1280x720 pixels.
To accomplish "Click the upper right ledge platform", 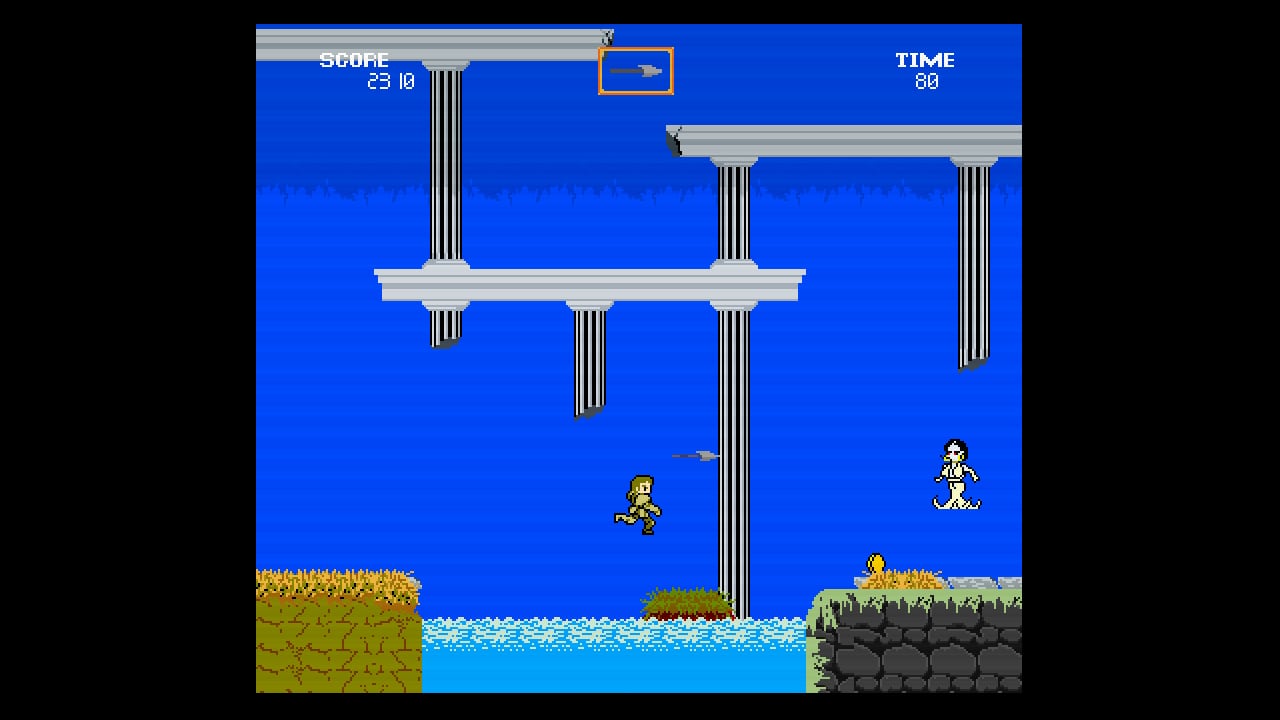I will (860, 140).
